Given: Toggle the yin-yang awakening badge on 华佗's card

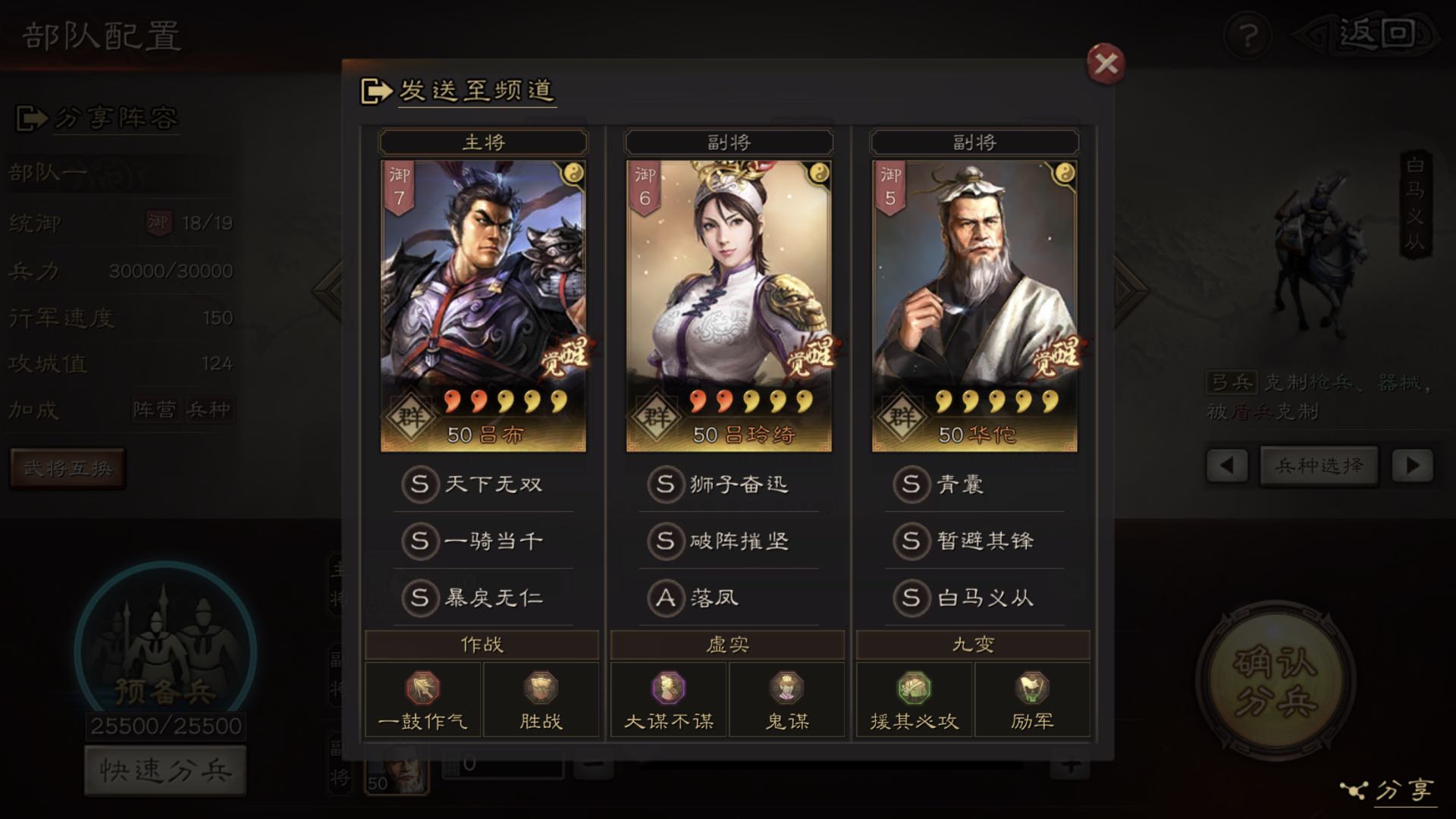Looking at the screenshot, I should pos(1066,171).
